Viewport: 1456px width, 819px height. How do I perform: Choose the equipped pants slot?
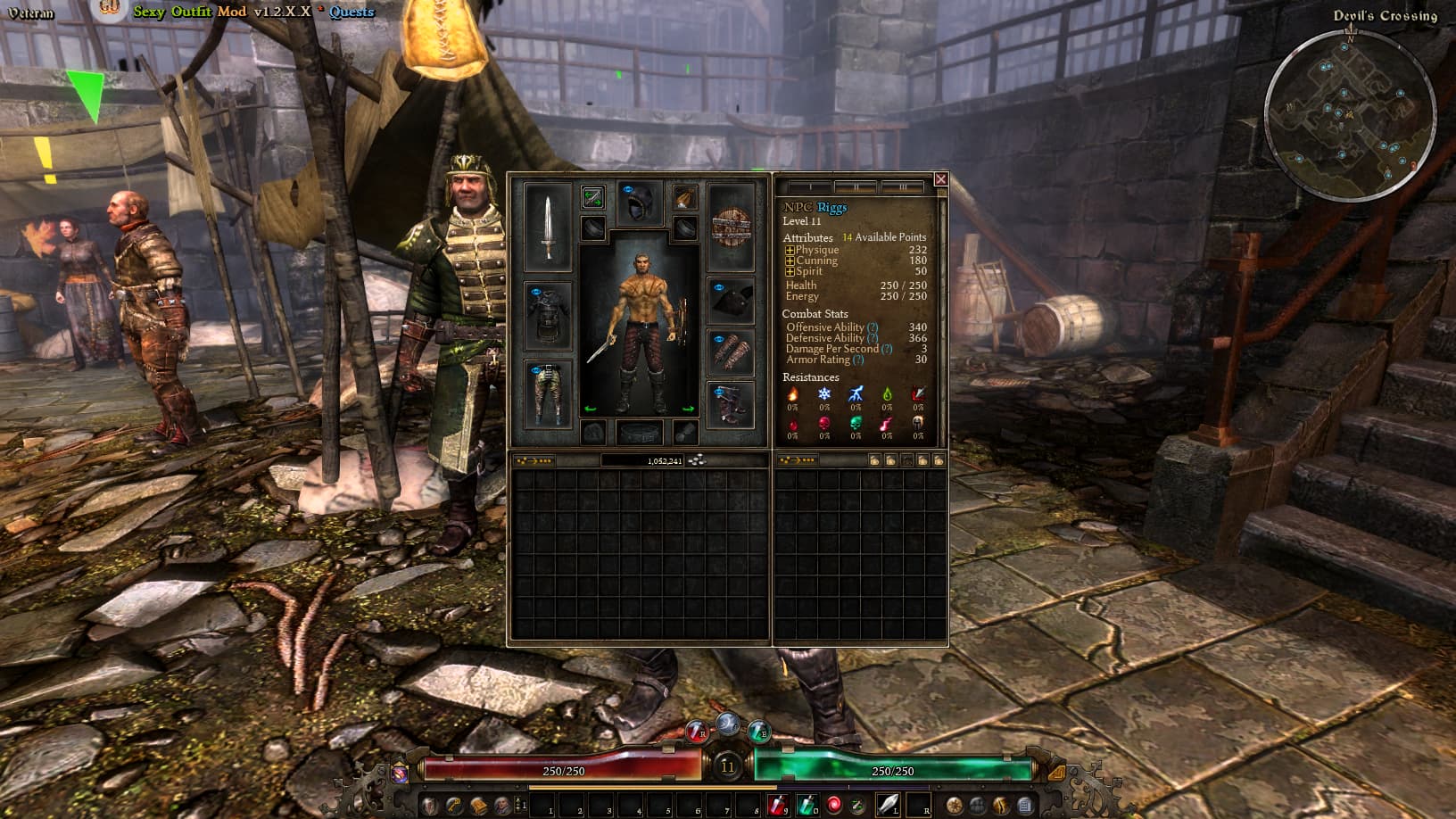click(548, 393)
